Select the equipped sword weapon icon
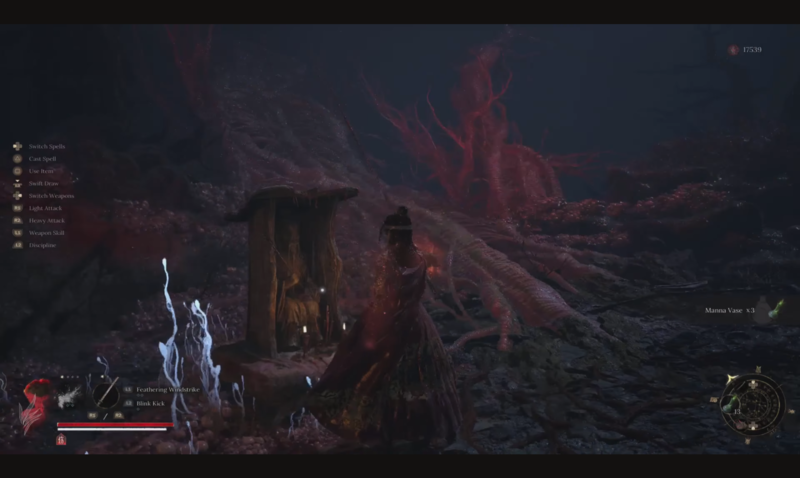 point(105,393)
